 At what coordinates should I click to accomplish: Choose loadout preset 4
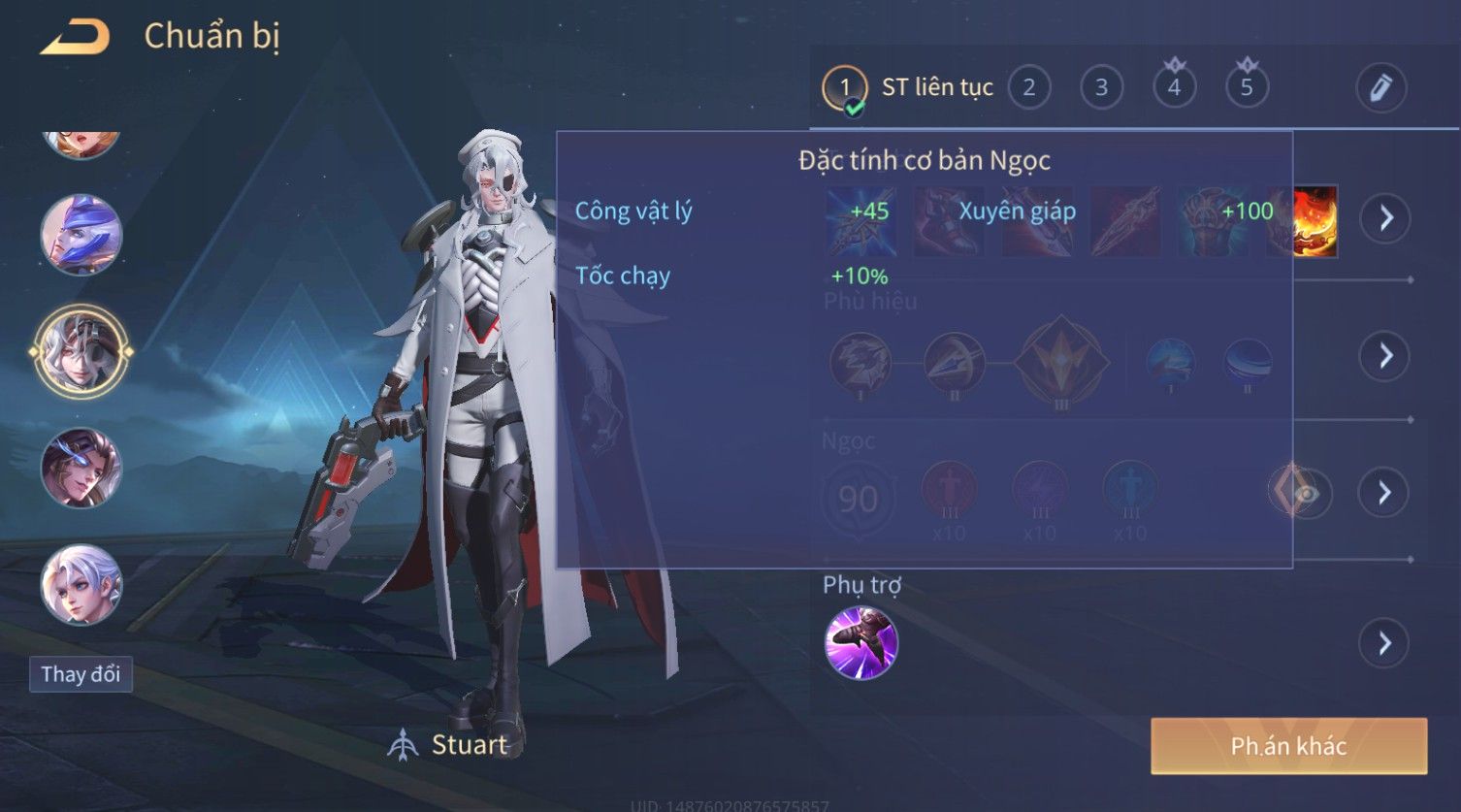(x=1174, y=88)
